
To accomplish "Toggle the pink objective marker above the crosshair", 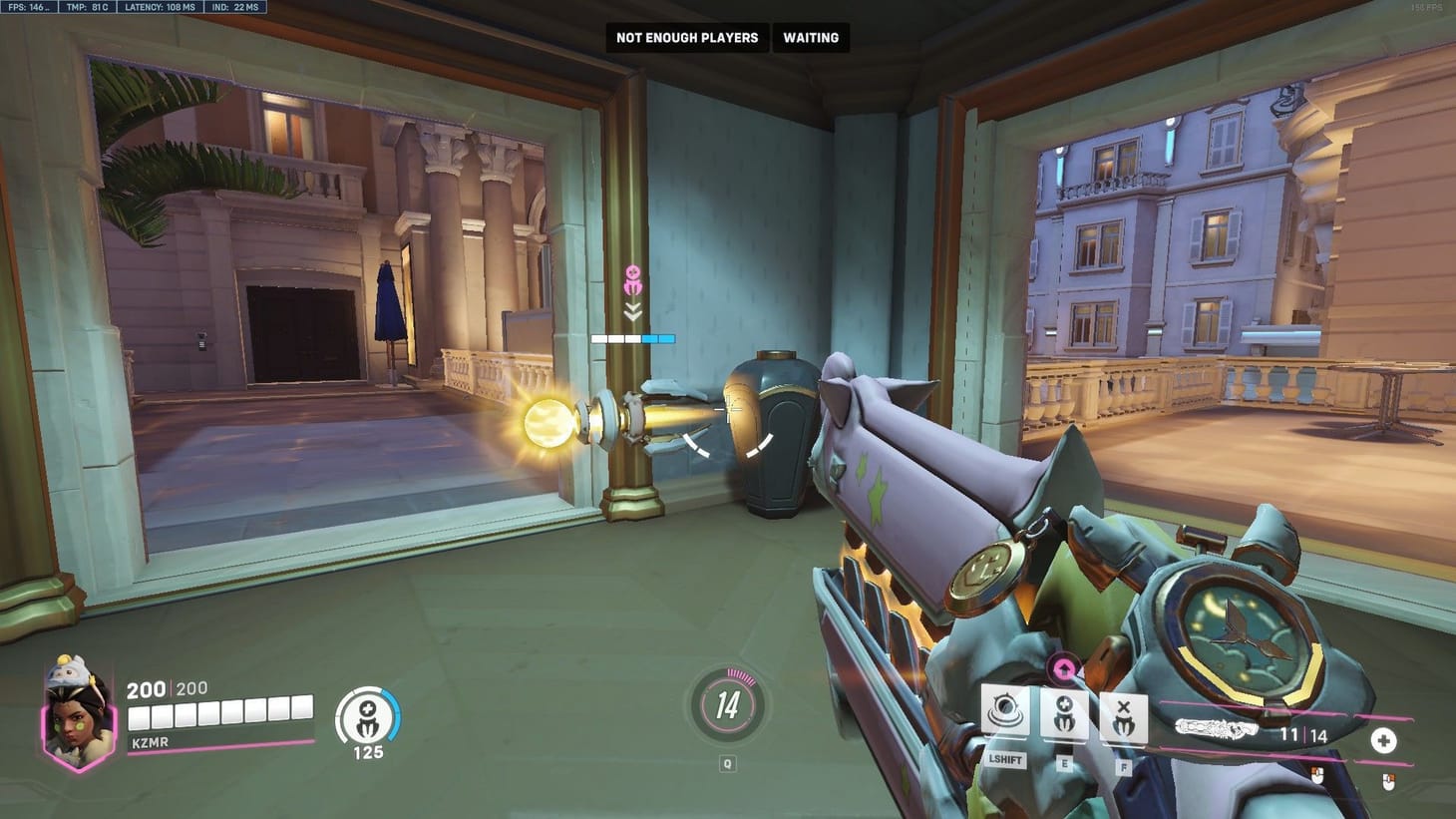I will [634, 276].
